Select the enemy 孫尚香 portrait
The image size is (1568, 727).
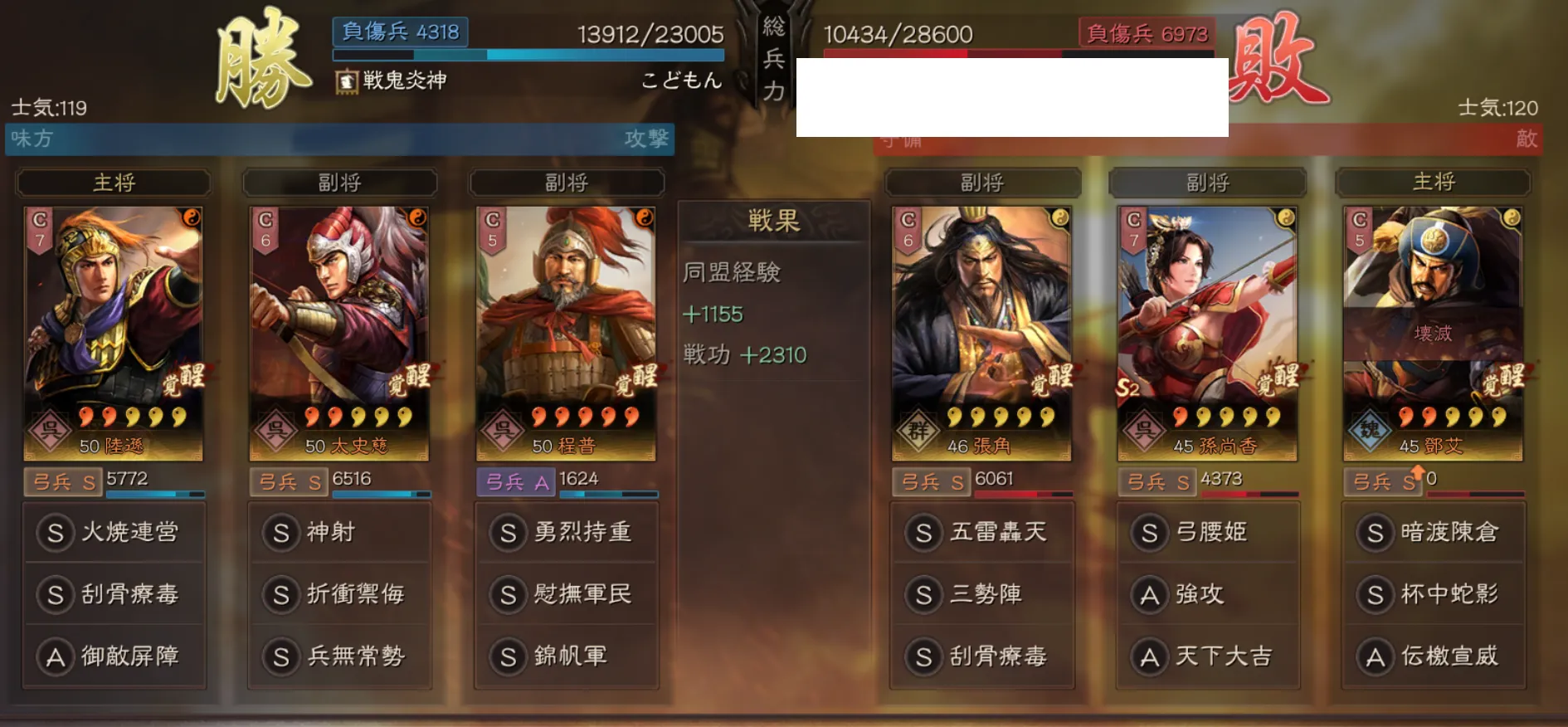1207,332
